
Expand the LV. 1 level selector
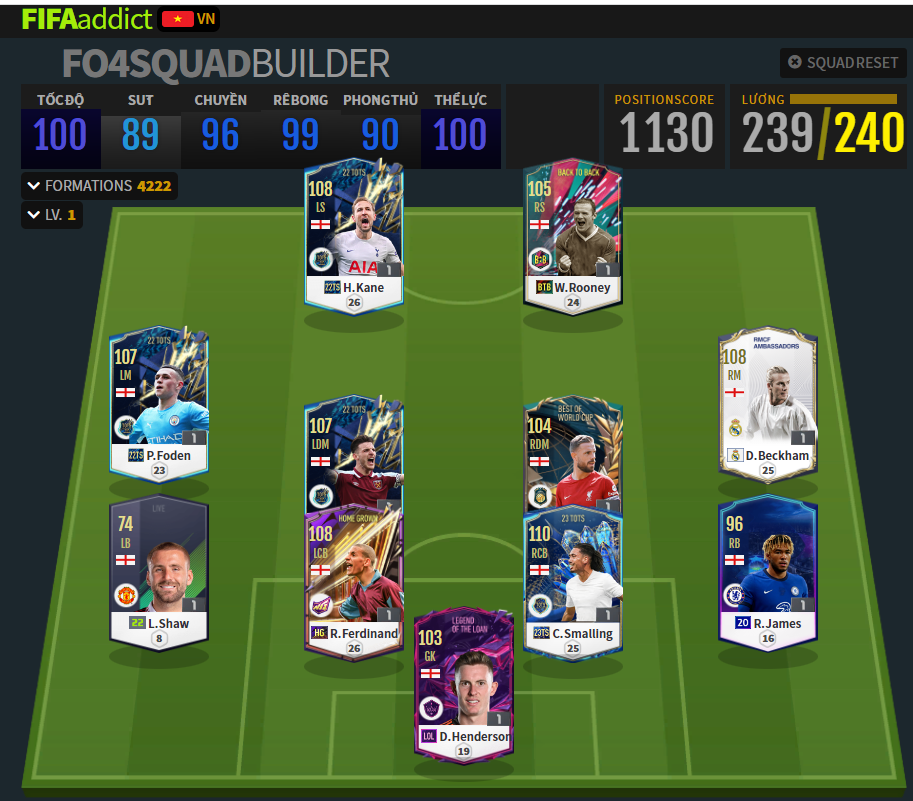pyautogui.click(x=52, y=215)
